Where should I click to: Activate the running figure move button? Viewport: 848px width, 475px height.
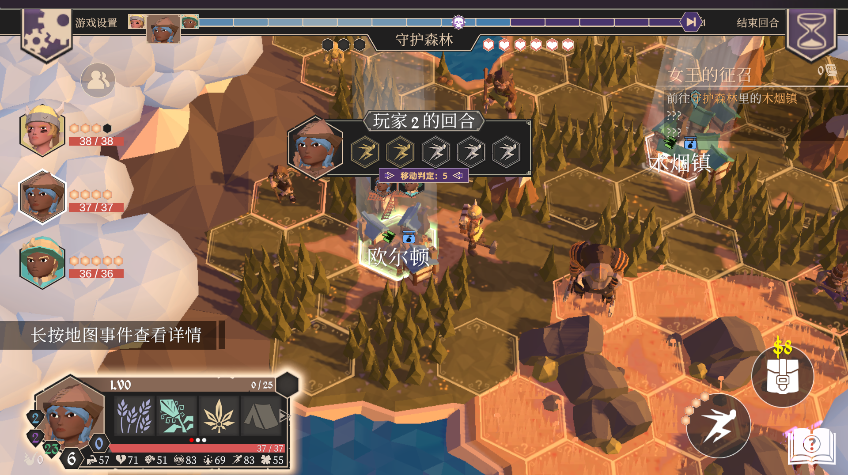pos(718,425)
